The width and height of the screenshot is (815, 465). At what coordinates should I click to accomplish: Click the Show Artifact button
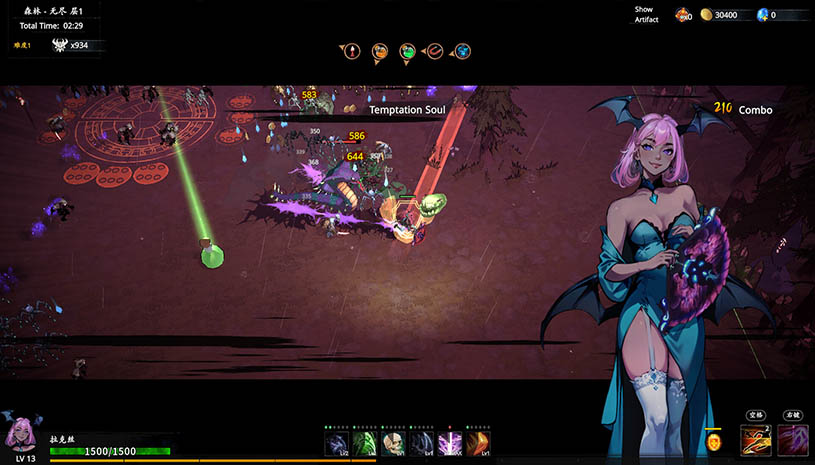(646, 14)
